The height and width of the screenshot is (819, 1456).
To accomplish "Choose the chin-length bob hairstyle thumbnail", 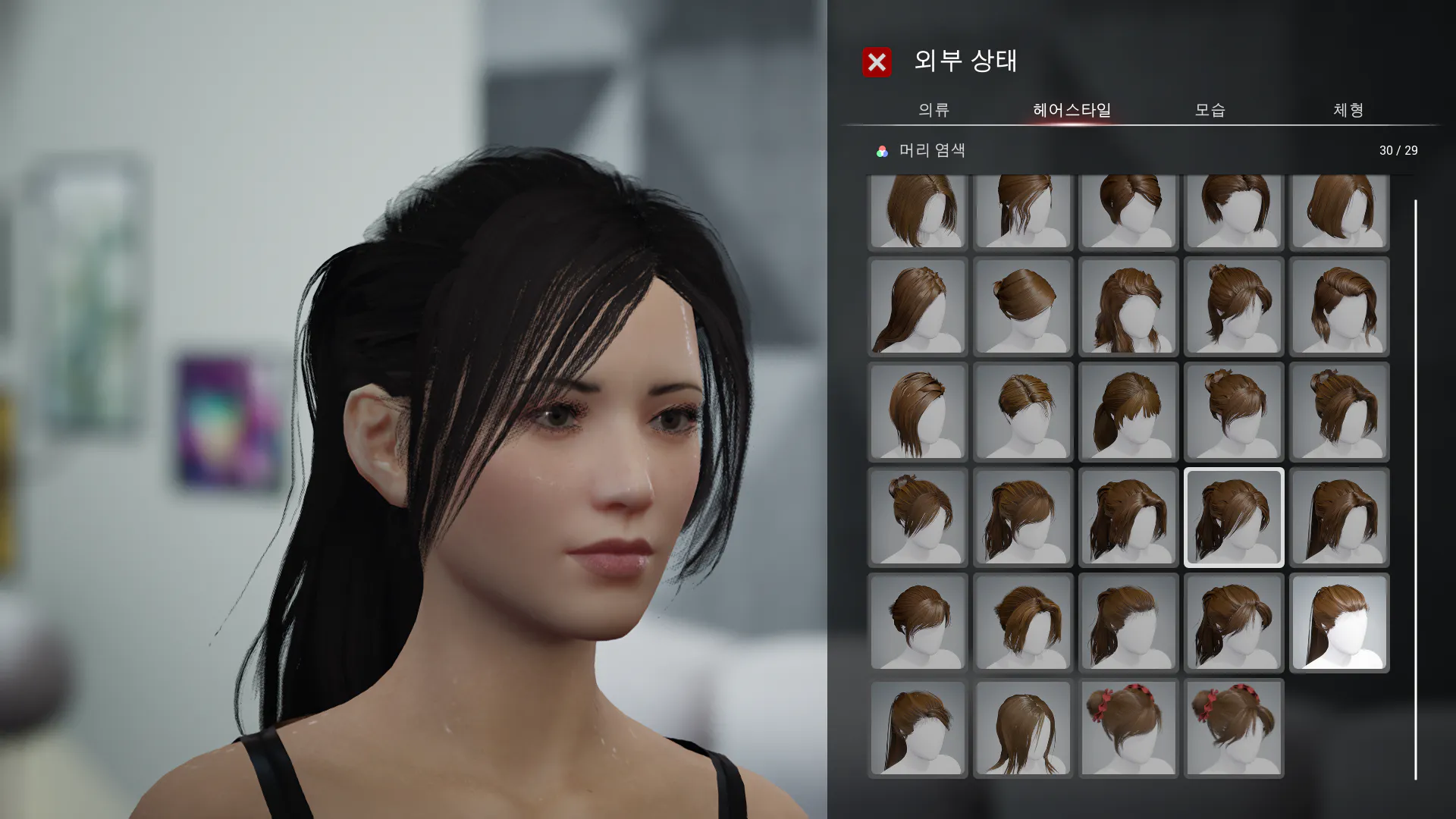I will coord(1339,212).
